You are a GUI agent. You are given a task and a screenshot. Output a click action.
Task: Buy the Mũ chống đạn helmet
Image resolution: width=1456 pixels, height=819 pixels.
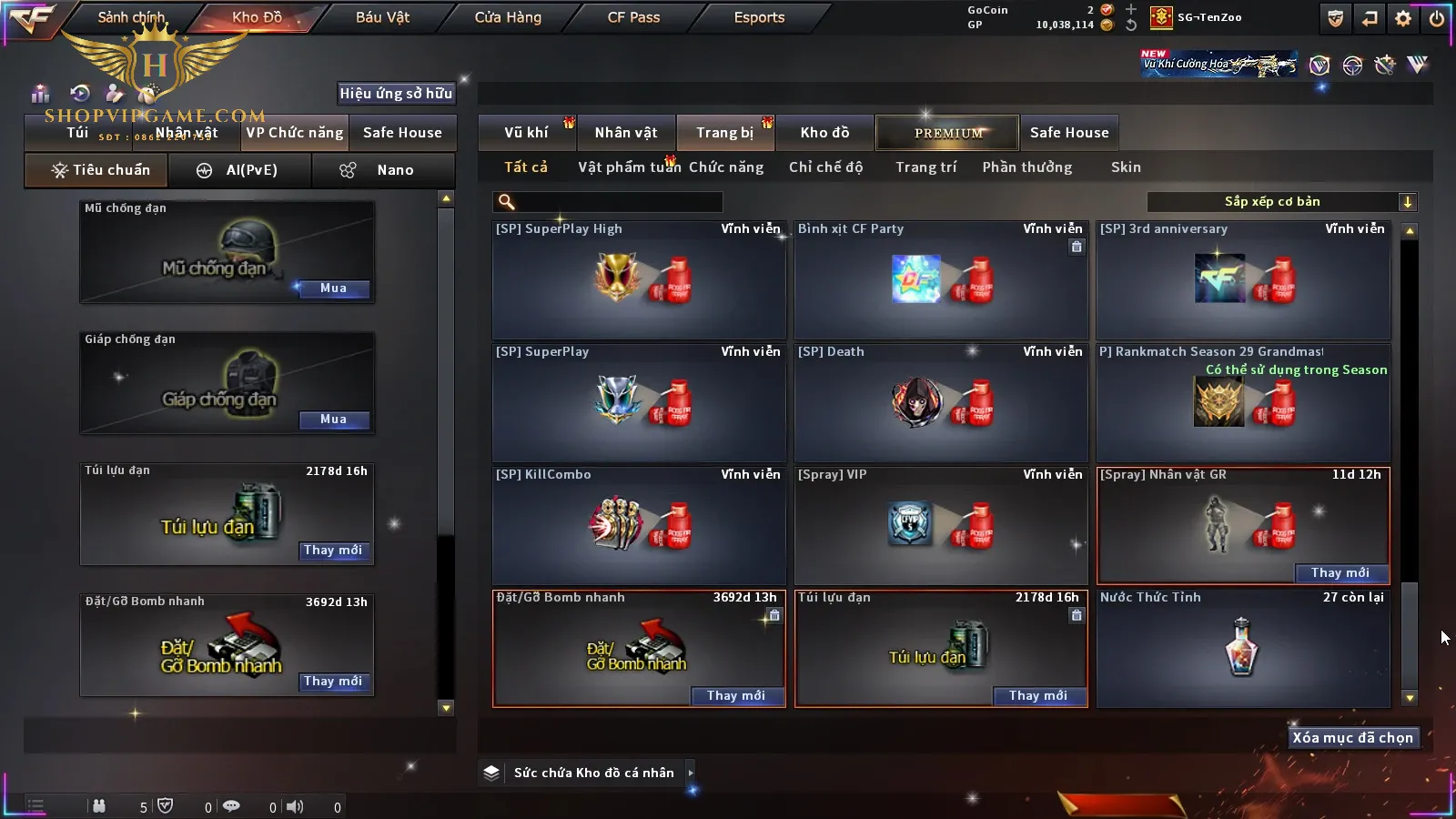pos(333,288)
